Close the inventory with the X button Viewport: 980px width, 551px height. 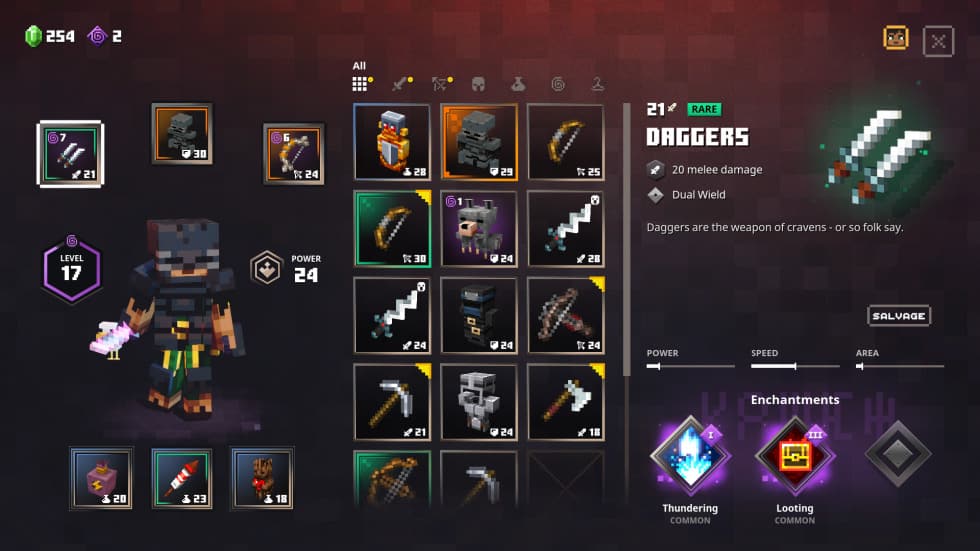click(x=937, y=40)
